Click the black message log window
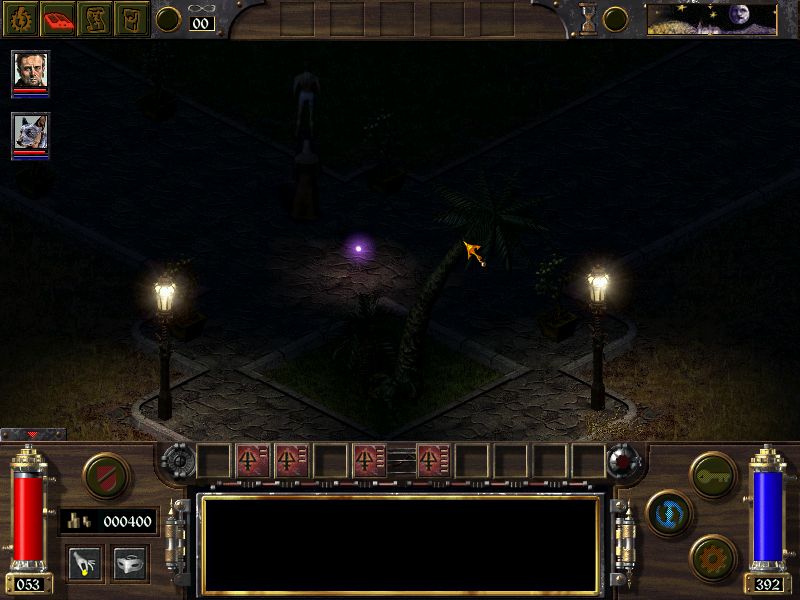The height and width of the screenshot is (600, 800). click(400, 543)
